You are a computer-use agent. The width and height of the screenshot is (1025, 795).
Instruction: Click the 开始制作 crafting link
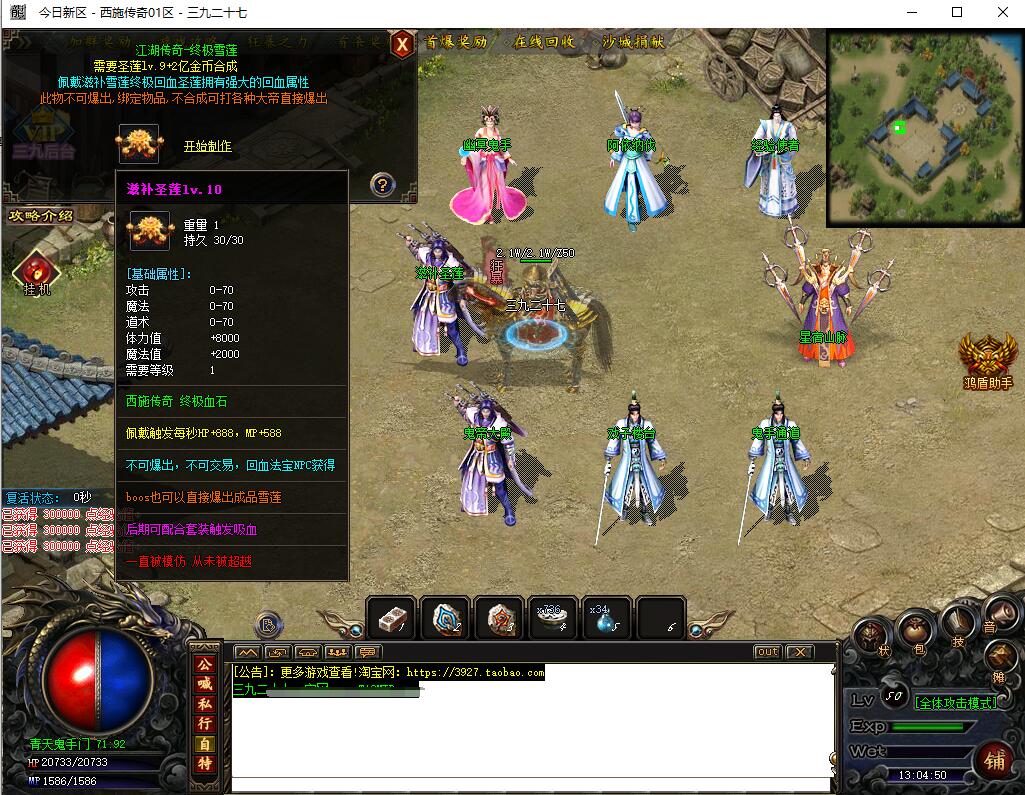[x=207, y=147]
